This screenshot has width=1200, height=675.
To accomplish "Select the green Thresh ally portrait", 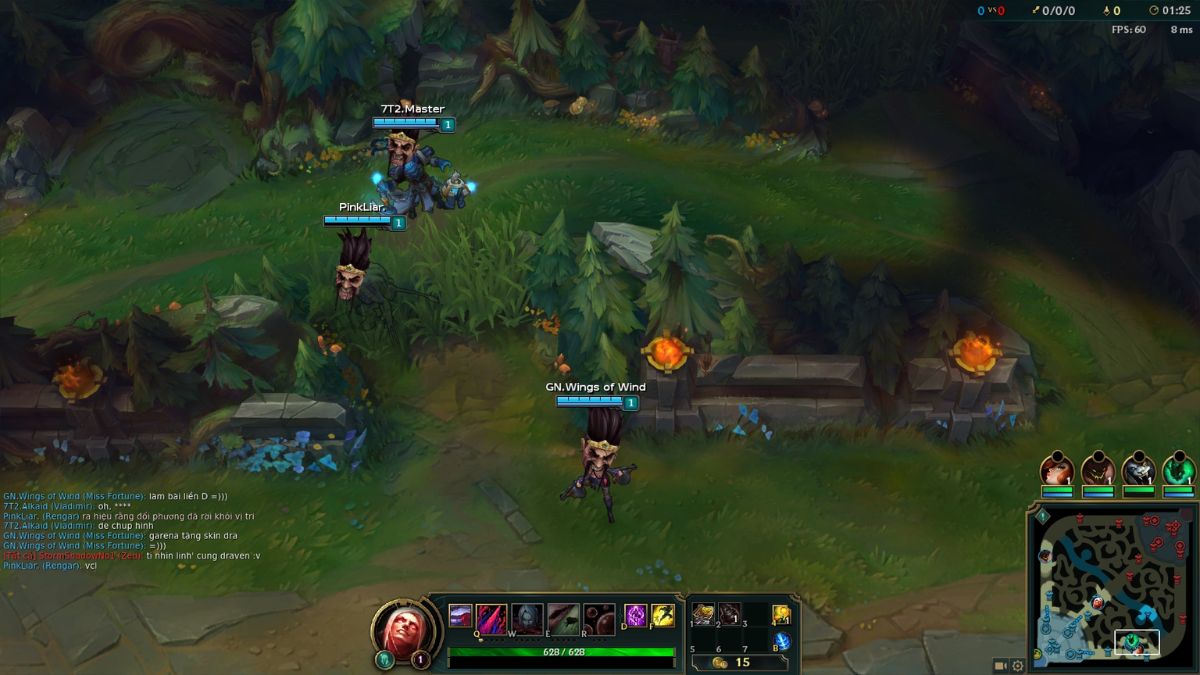I will tap(1179, 469).
